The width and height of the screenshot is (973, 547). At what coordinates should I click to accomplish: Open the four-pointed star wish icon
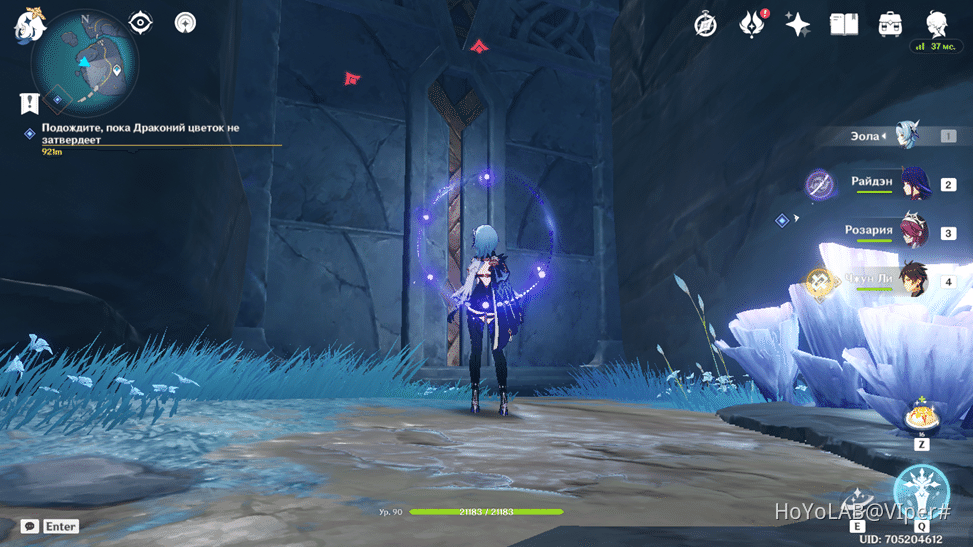tap(797, 24)
